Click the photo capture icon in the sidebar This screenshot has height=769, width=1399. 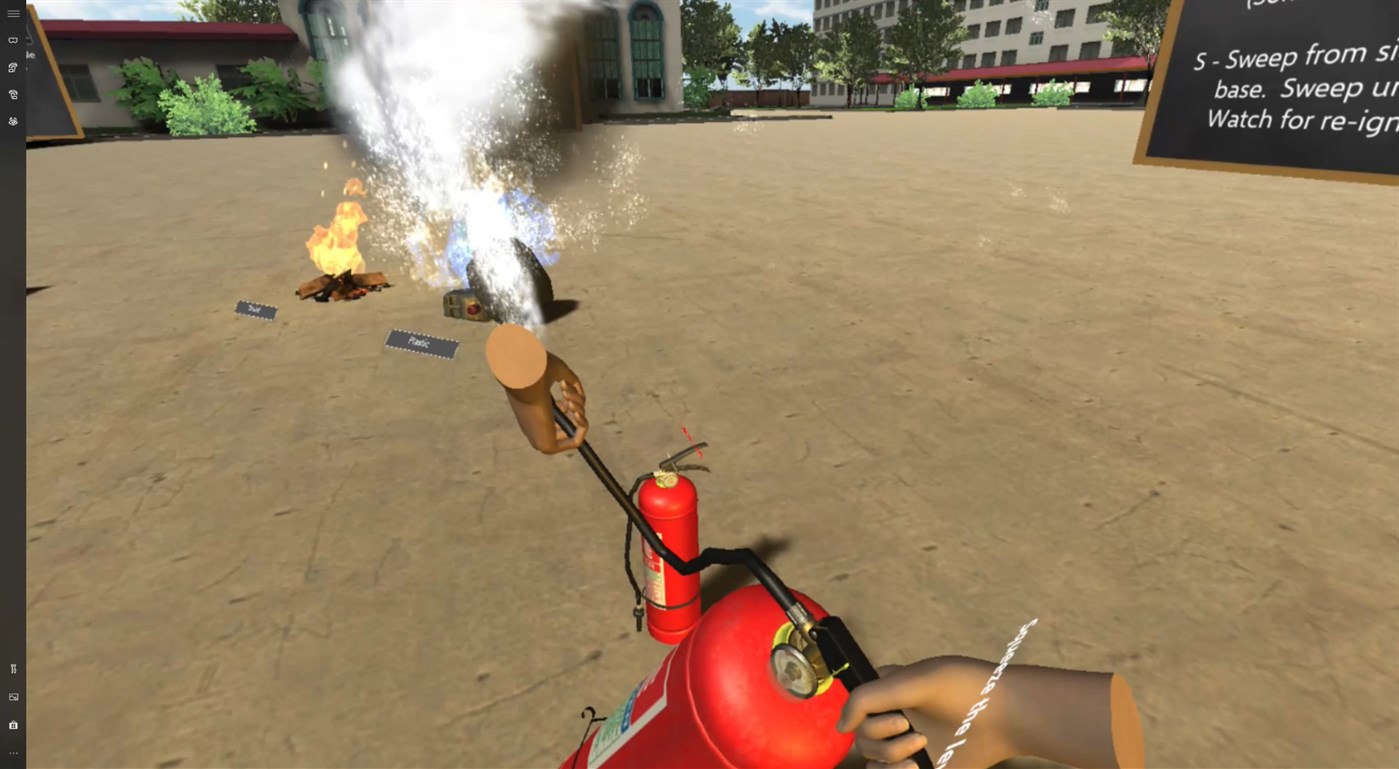13,696
